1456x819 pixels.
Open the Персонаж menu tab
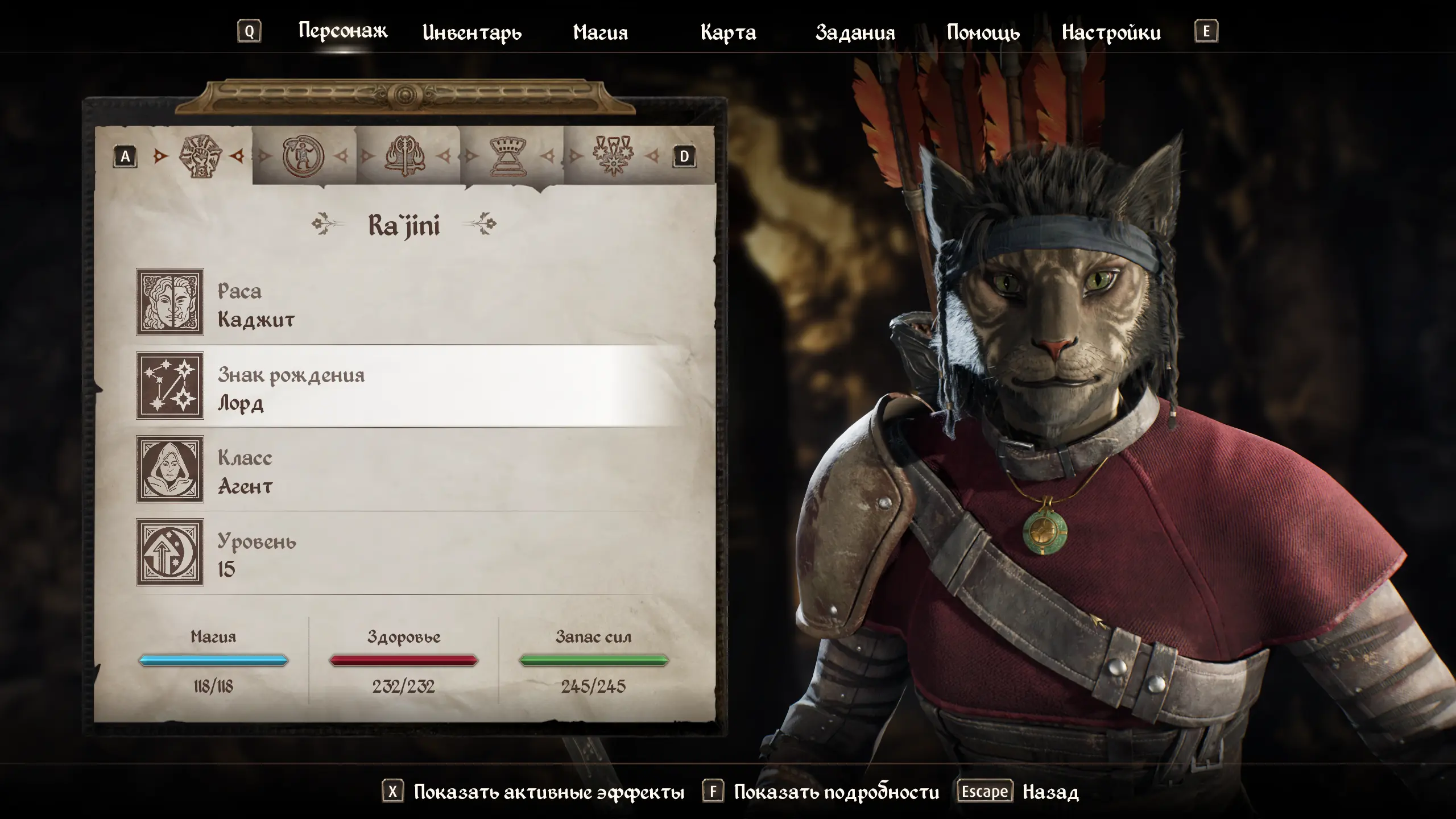point(342,31)
